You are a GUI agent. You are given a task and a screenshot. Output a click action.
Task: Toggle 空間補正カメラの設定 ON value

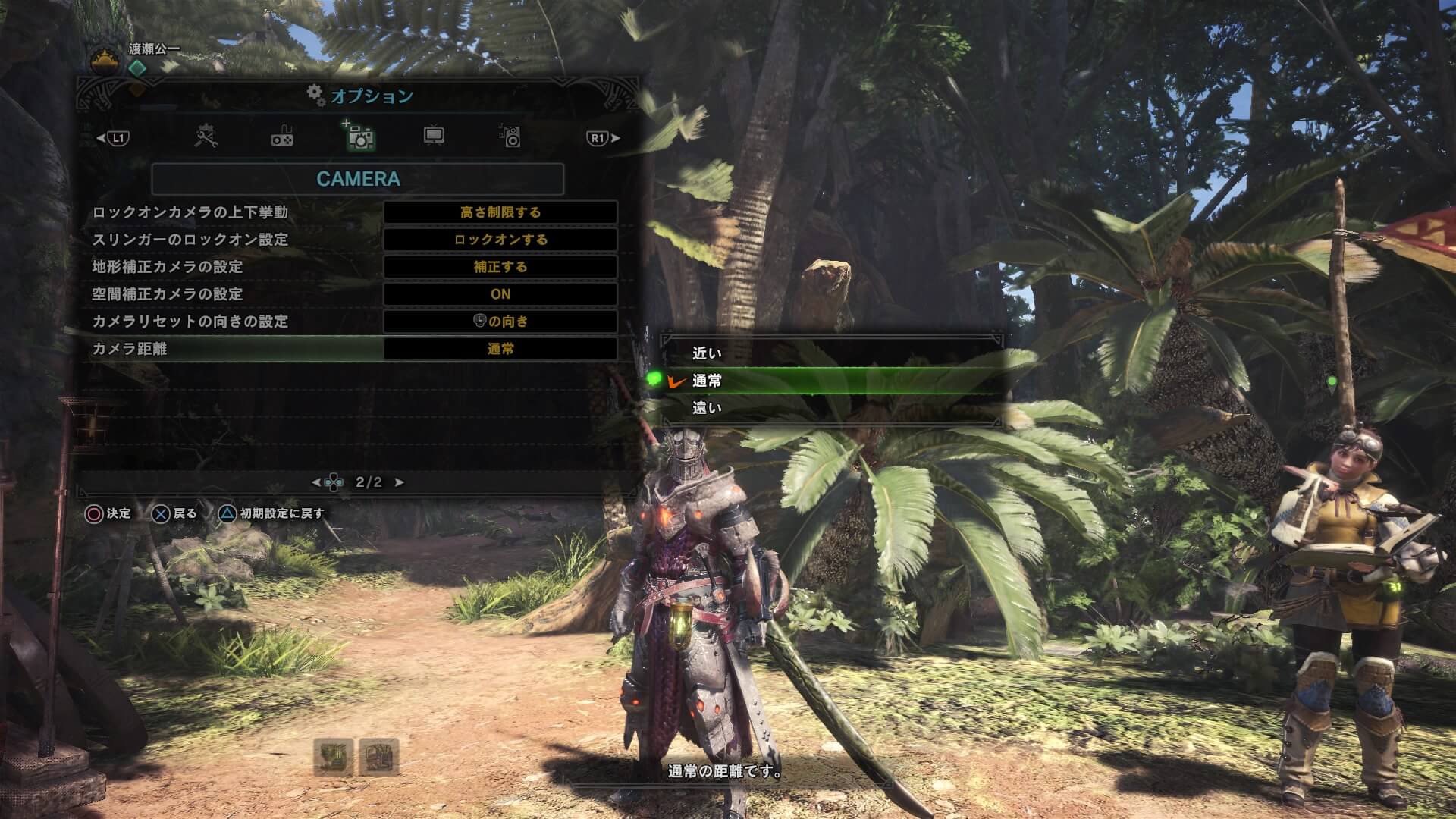[500, 294]
